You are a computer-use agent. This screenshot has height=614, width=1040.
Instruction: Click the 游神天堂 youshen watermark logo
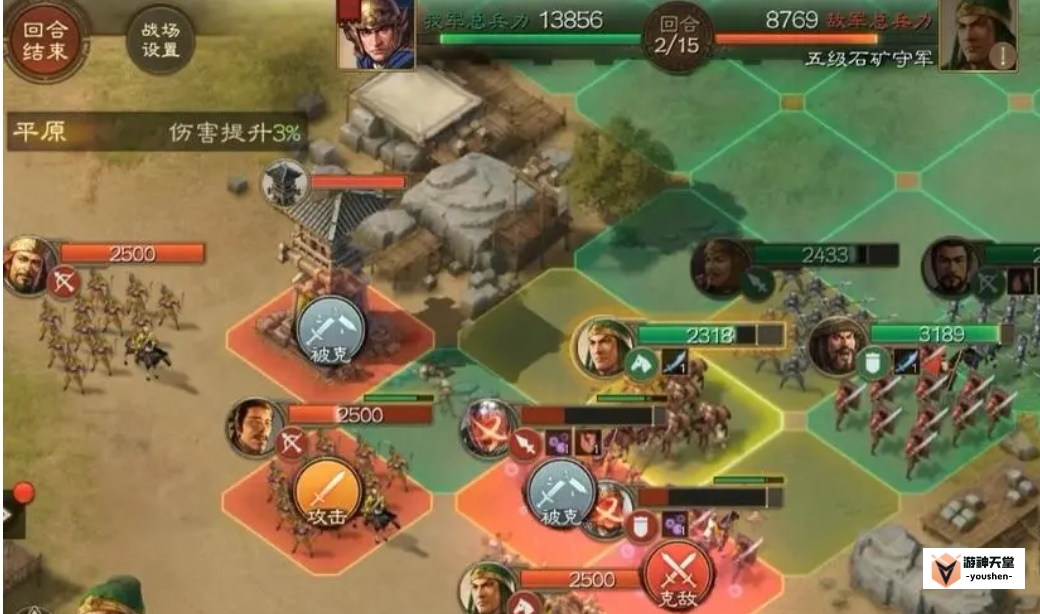pos(973,569)
